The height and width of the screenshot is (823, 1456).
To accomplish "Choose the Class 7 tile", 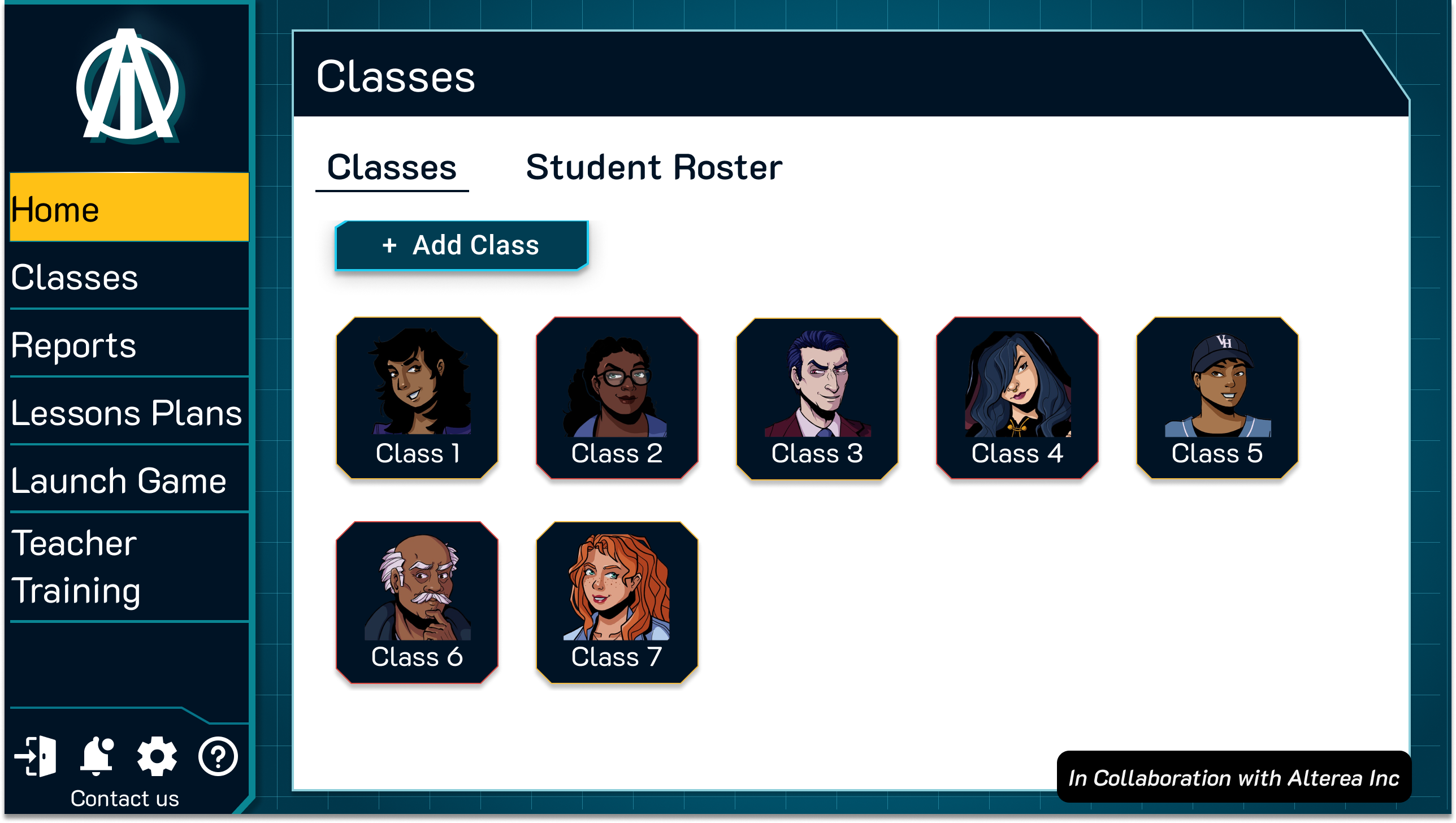I will click(617, 603).
